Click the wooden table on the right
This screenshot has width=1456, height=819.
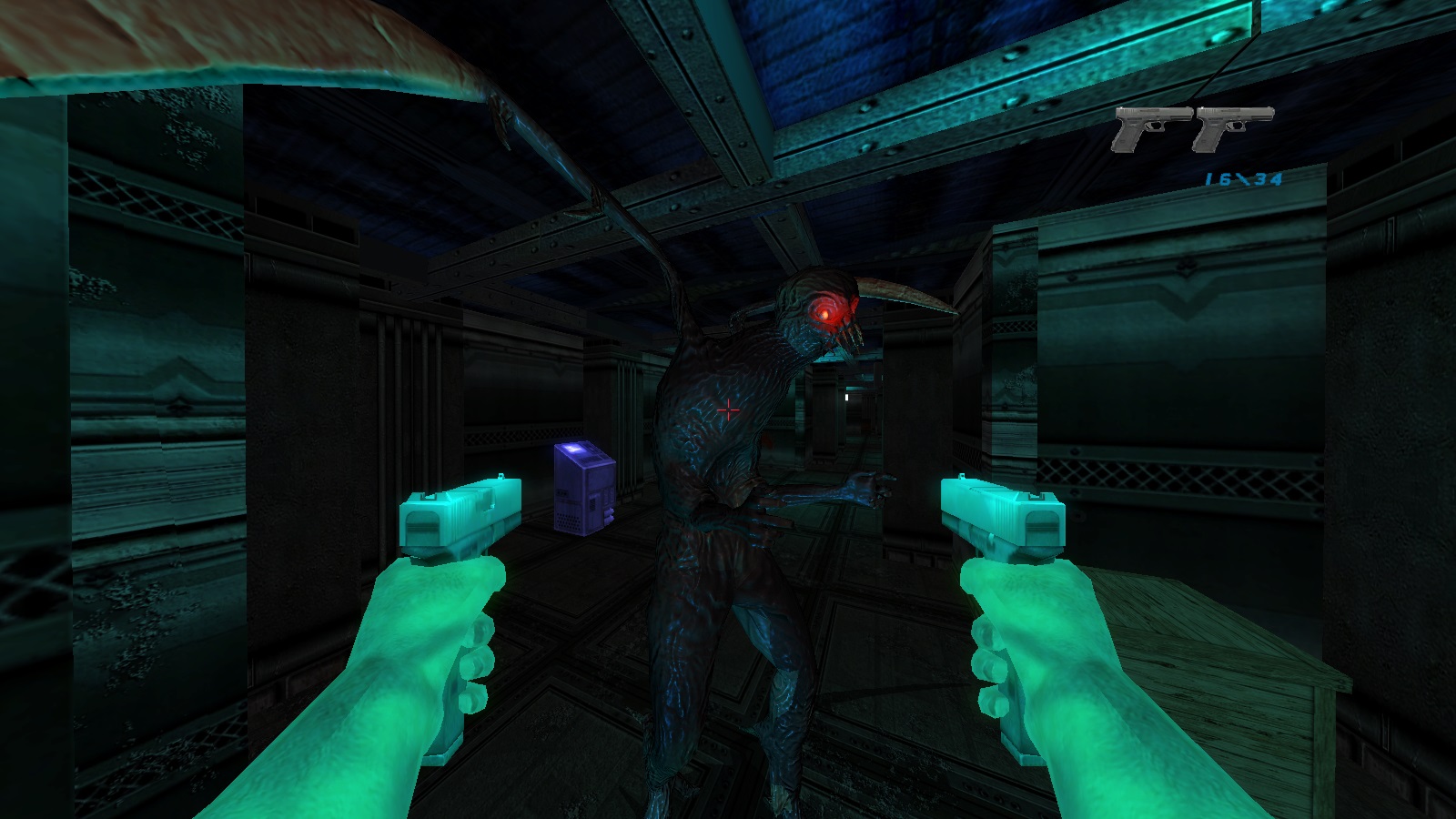[1210, 637]
